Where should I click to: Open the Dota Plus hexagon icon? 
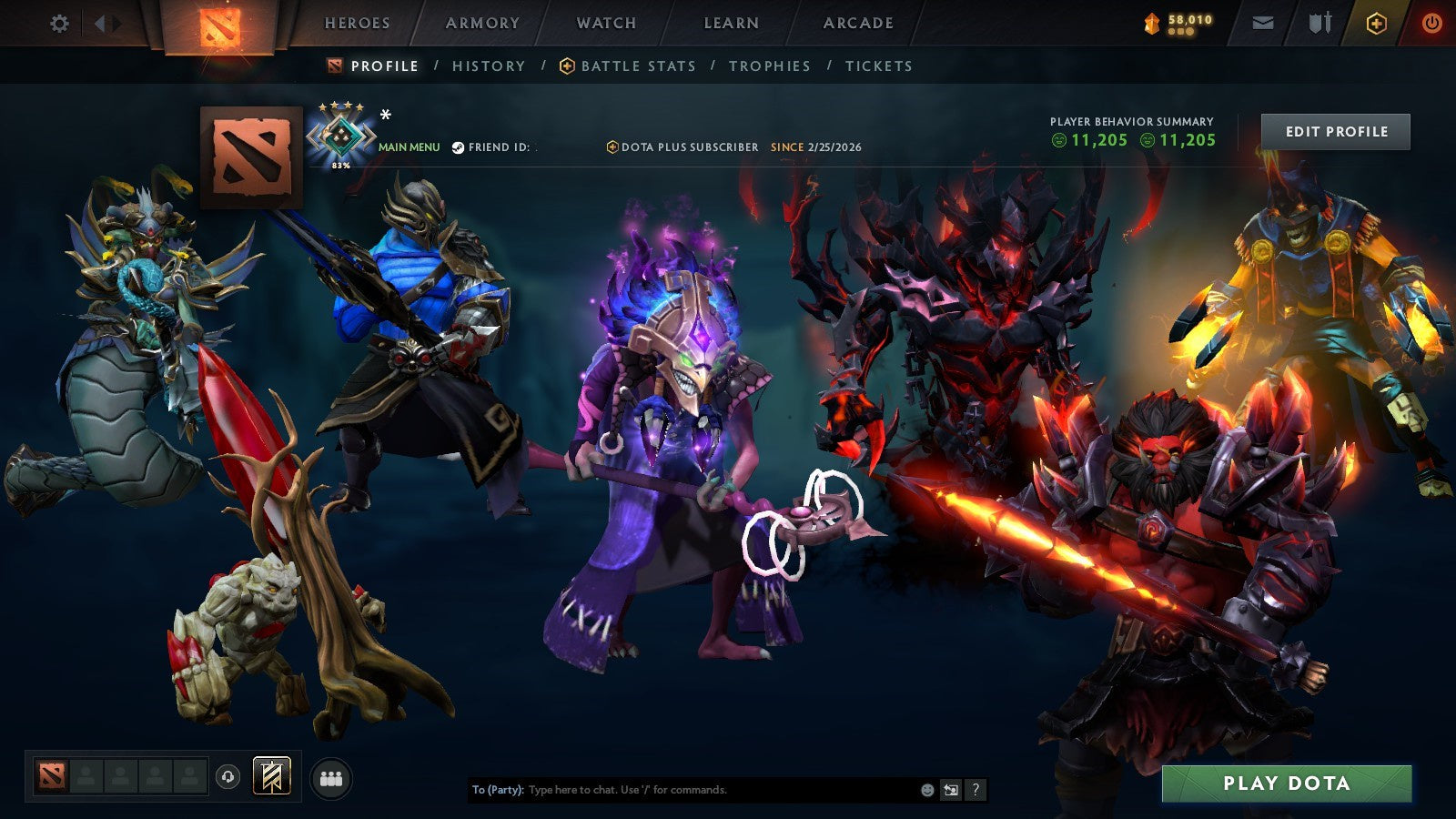(1375, 23)
